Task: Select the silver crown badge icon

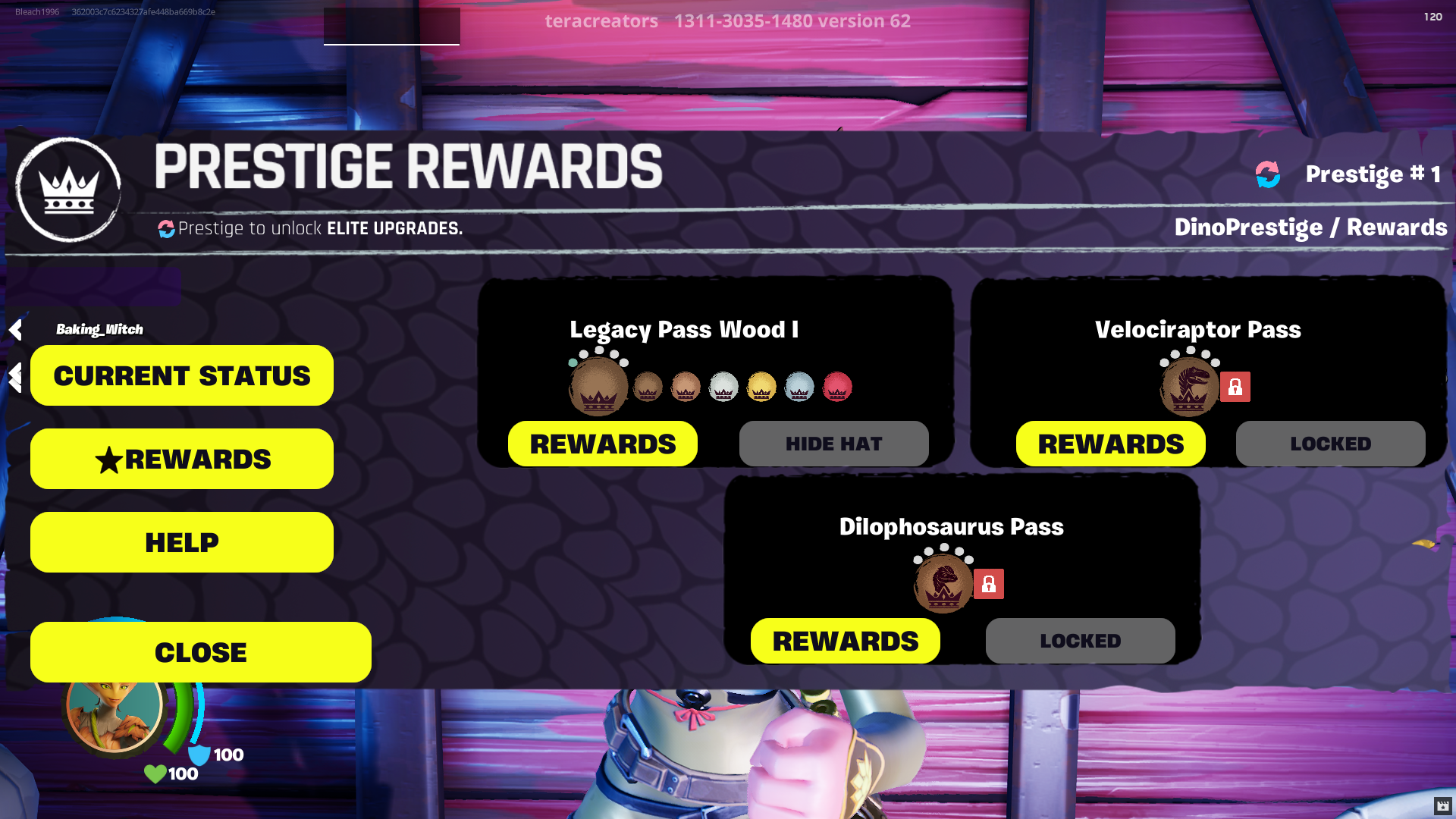Action: pos(723,387)
